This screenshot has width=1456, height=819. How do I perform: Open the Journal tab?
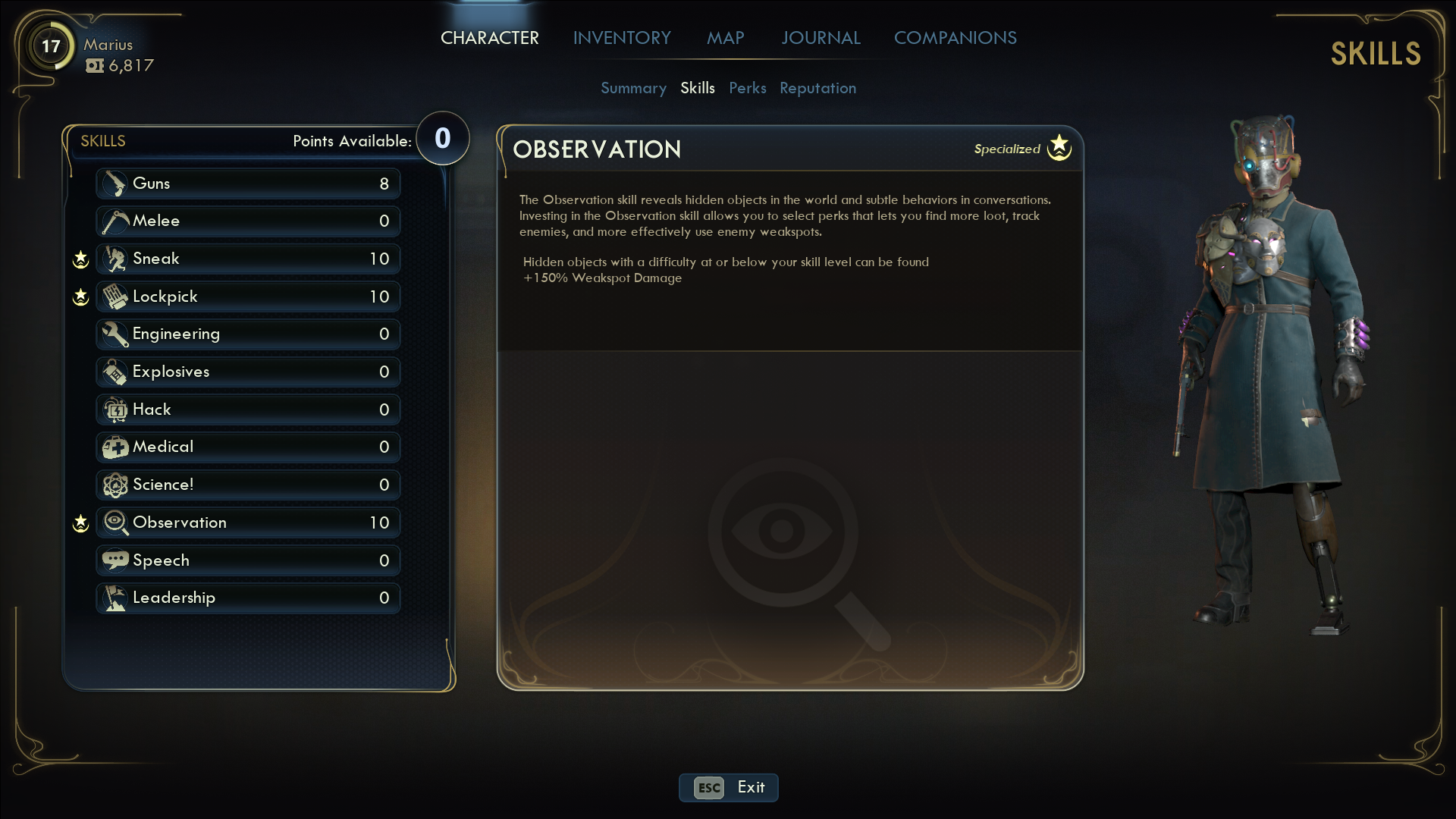coord(821,38)
